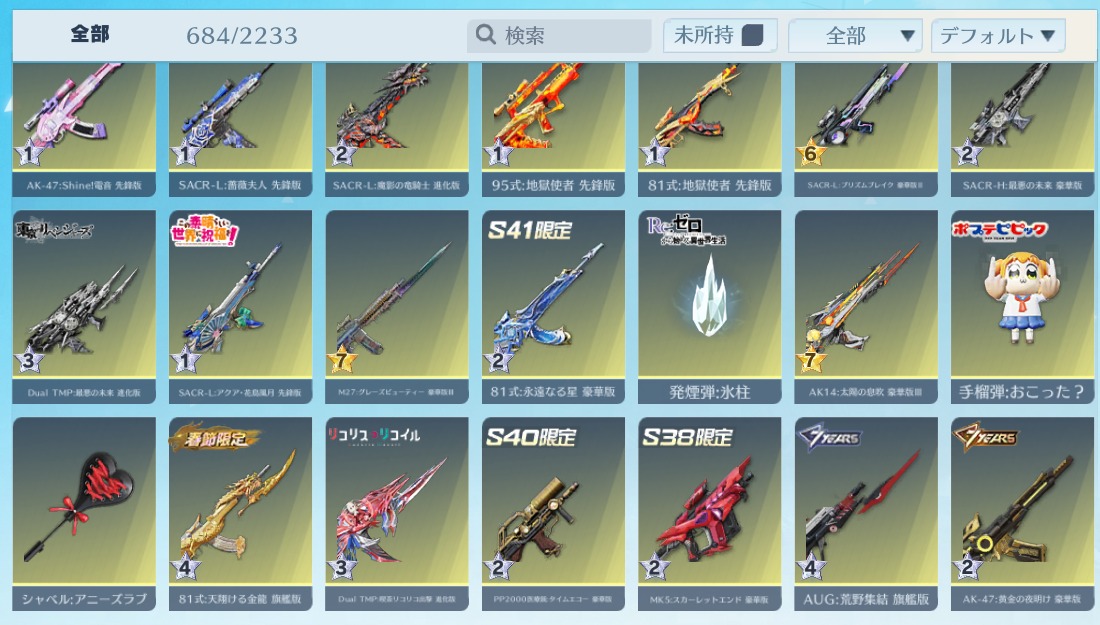
Task: Pick the 81式:永遠なる星 S41限定 skin
Action: pyautogui.click(x=553, y=305)
